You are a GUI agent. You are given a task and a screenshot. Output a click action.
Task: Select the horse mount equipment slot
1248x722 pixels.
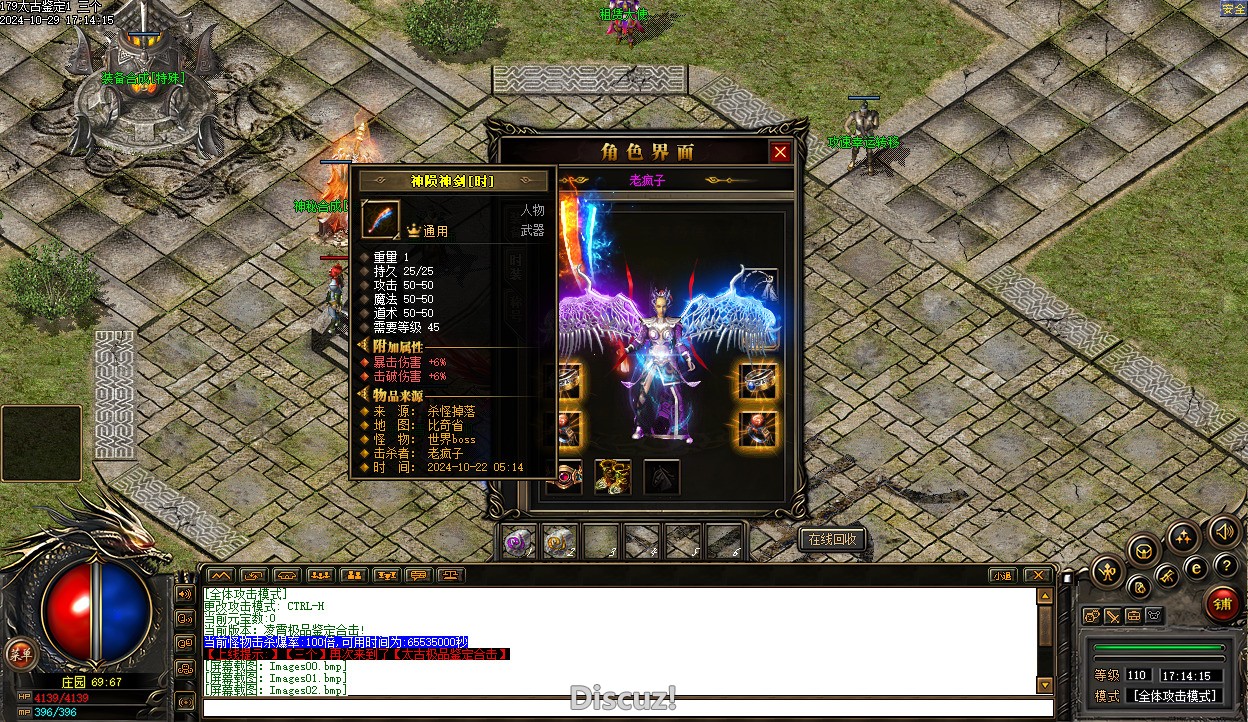[x=662, y=477]
